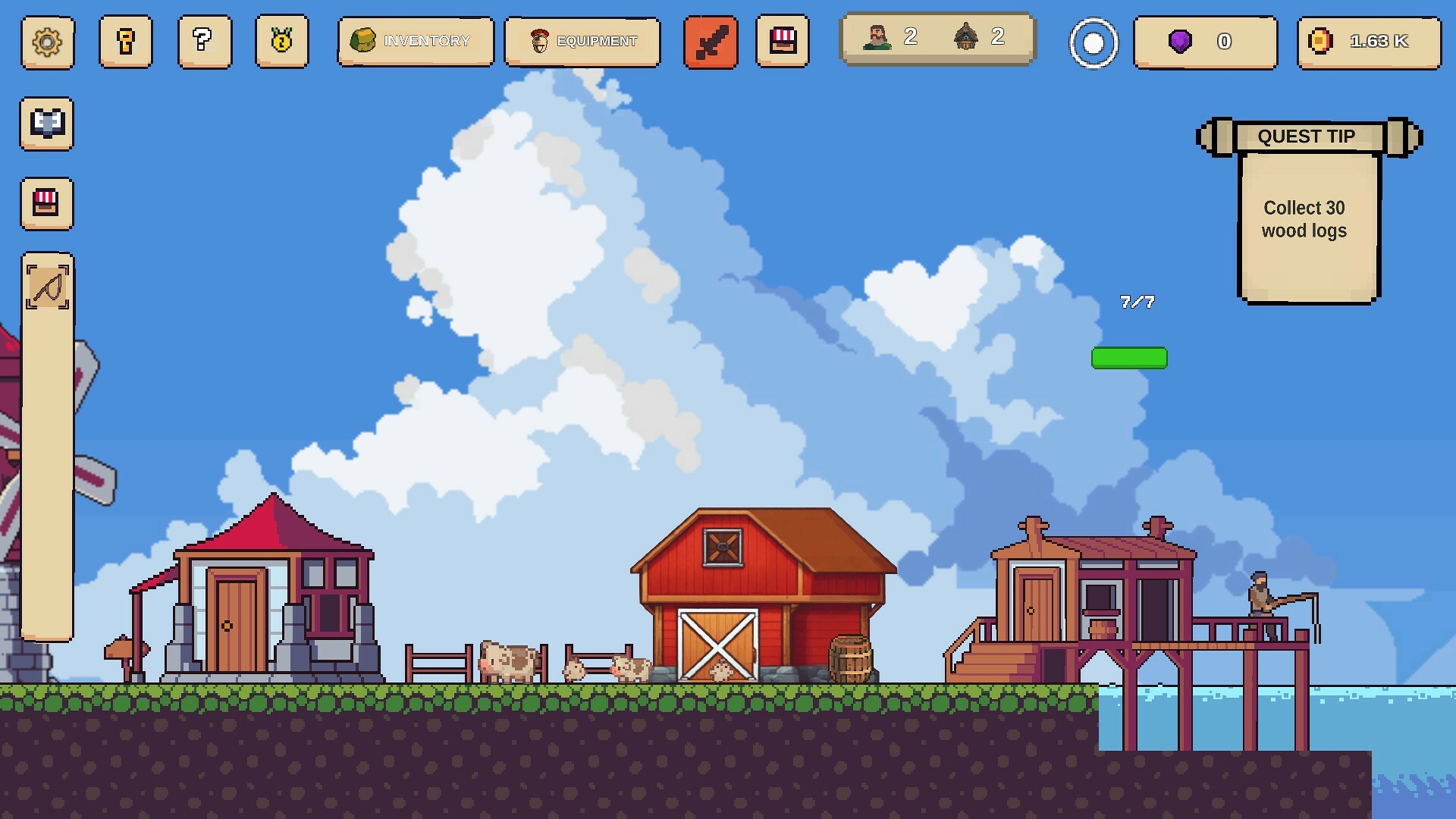
Task: Open the Inventory panel
Action: [416, 42]
